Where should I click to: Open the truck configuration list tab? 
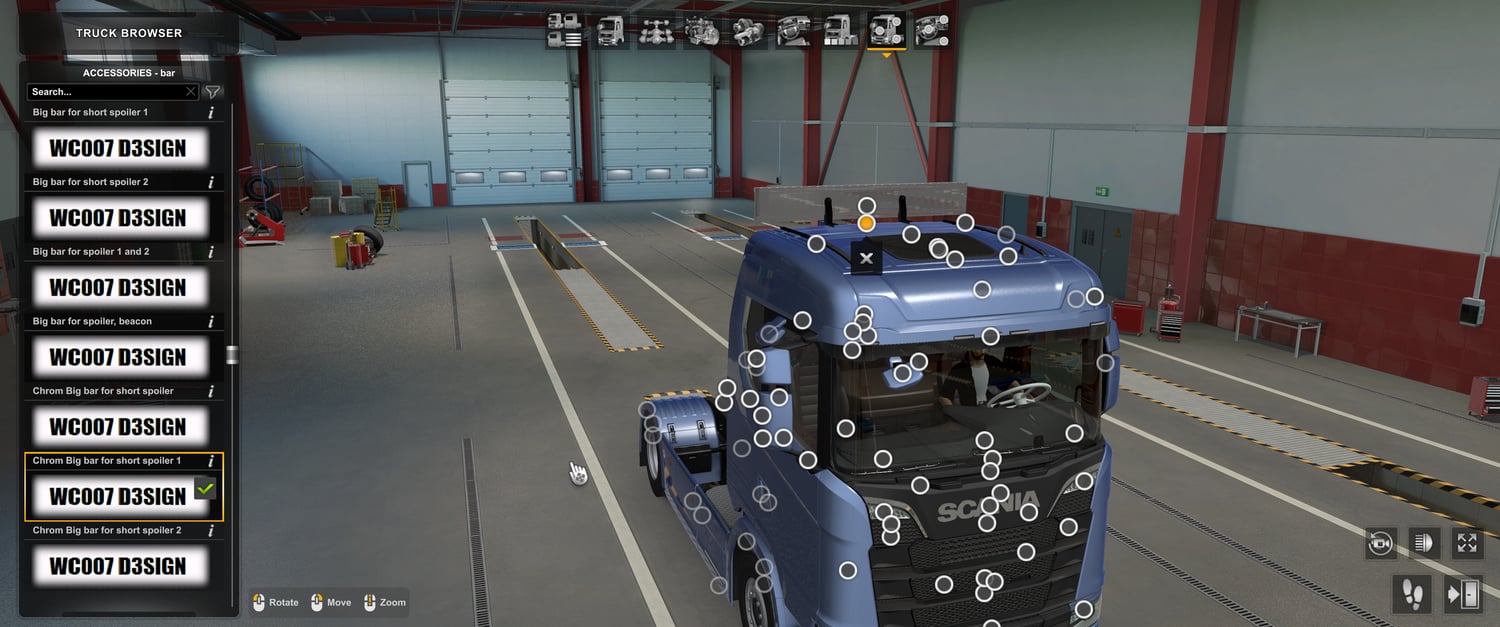[x=565, y=32]
